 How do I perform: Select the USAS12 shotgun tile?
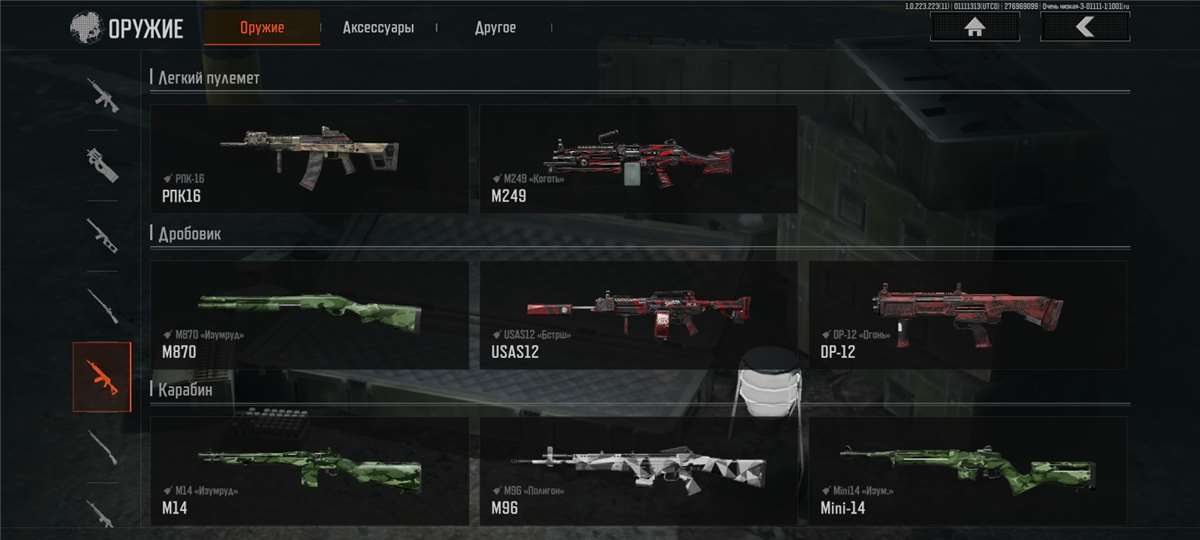click(638, 315)
